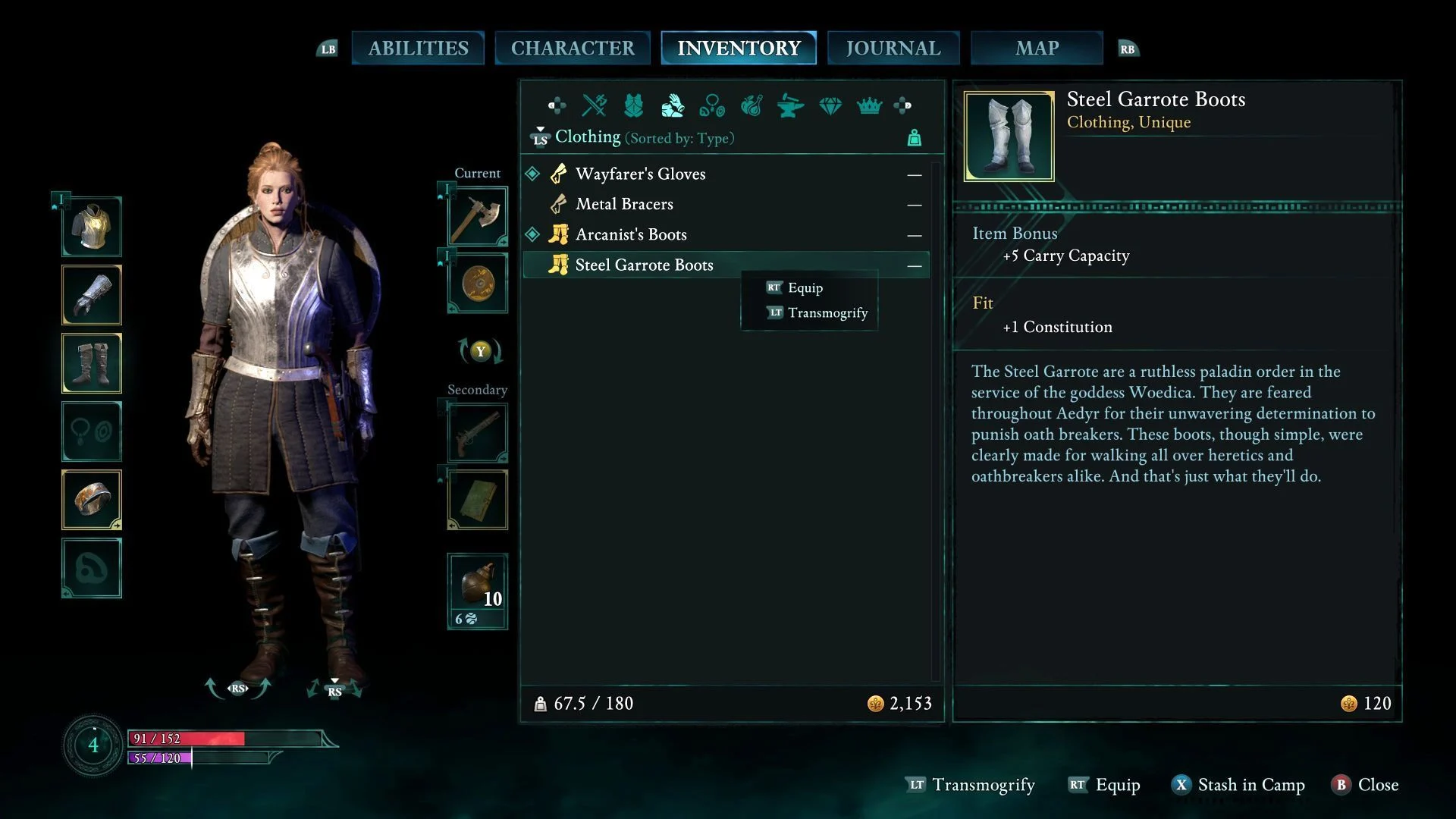Choose the Metal Bracers row

point(624,204)
